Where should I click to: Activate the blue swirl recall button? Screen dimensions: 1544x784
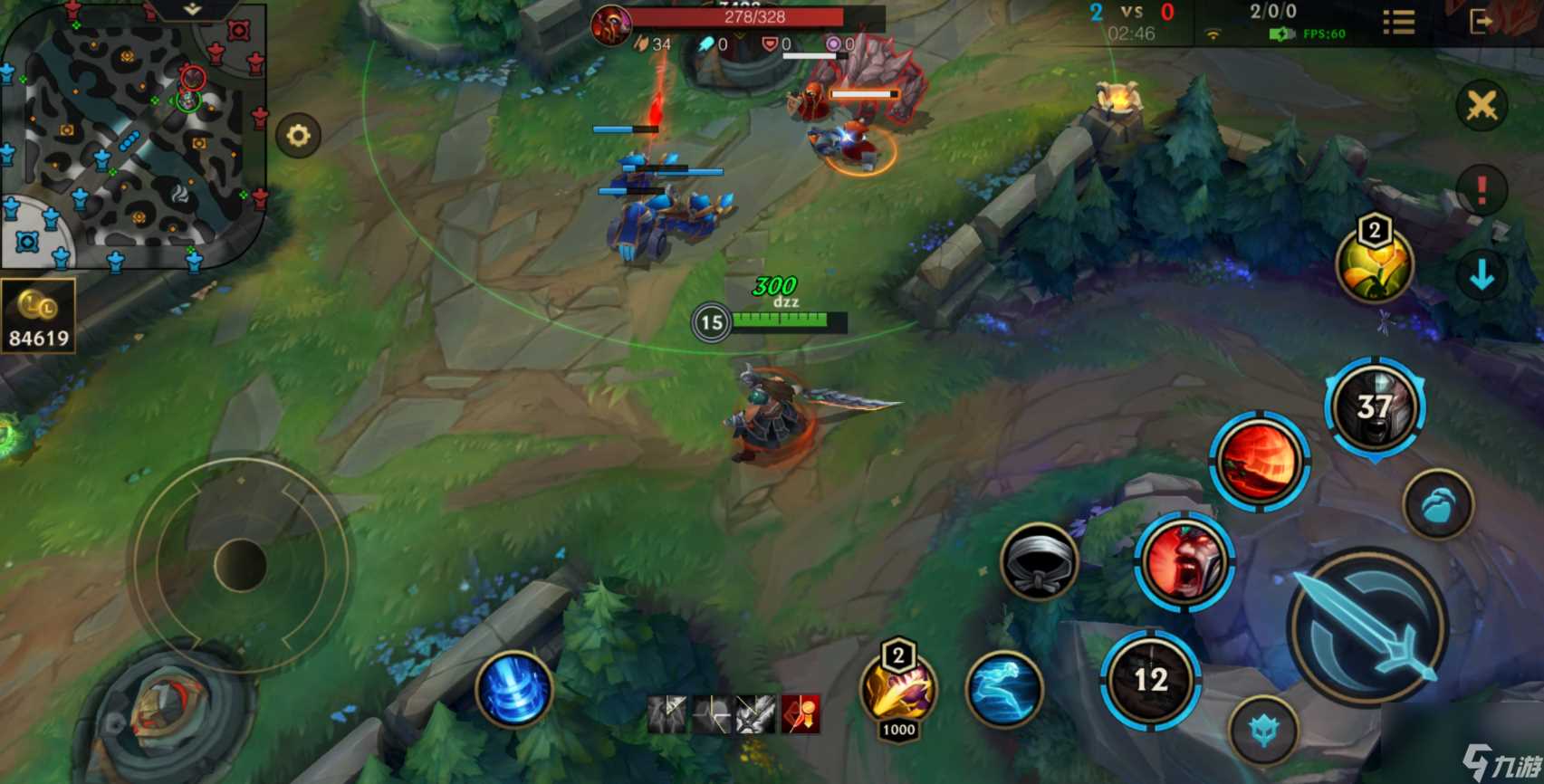pyautogui.click(x=513, y=690)
